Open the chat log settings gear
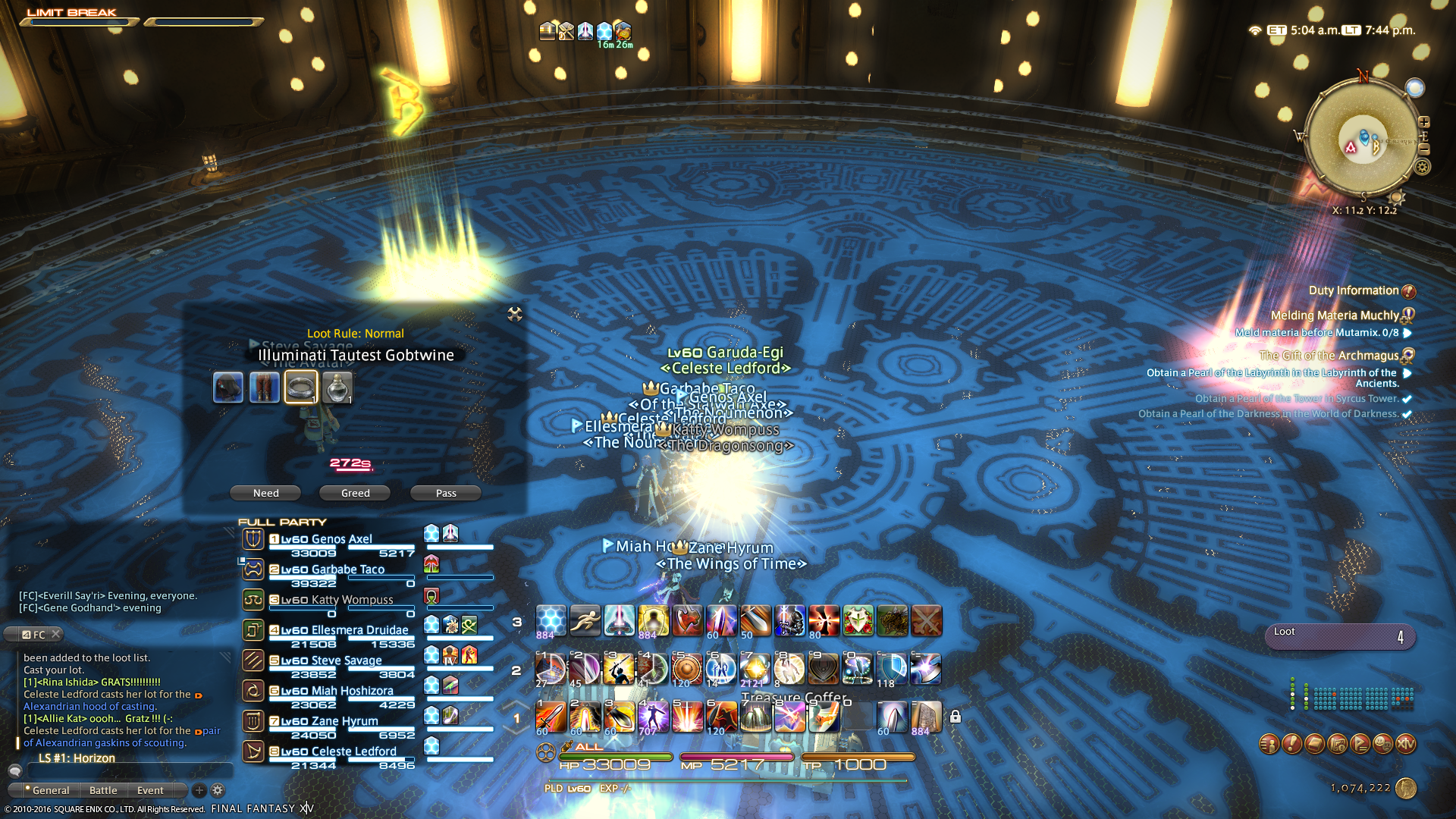 pyautogui.click(x=218, y=790)
